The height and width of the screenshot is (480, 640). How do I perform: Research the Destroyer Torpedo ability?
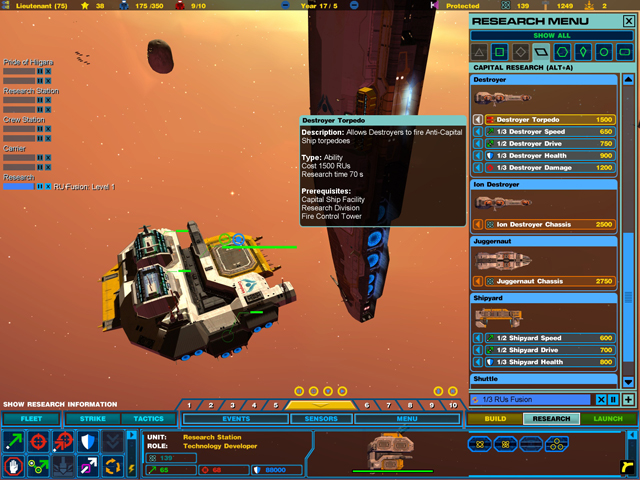[553, 119]
